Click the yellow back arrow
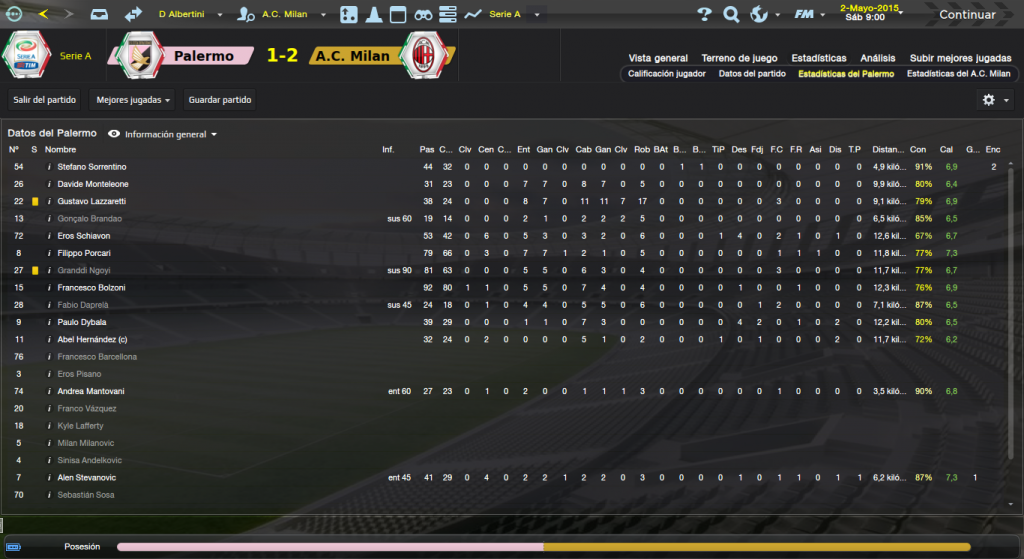1024x559 pixels. (43, 15)
